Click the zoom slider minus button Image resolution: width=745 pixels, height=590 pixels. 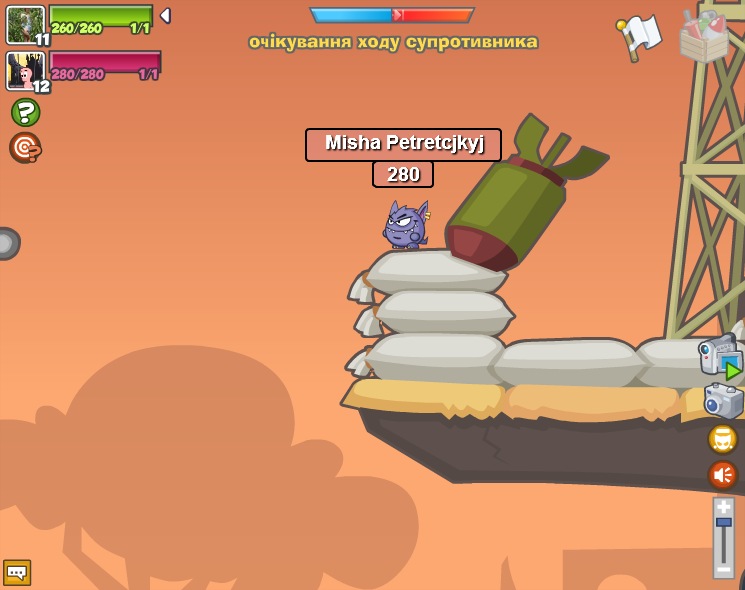[723, 568]
